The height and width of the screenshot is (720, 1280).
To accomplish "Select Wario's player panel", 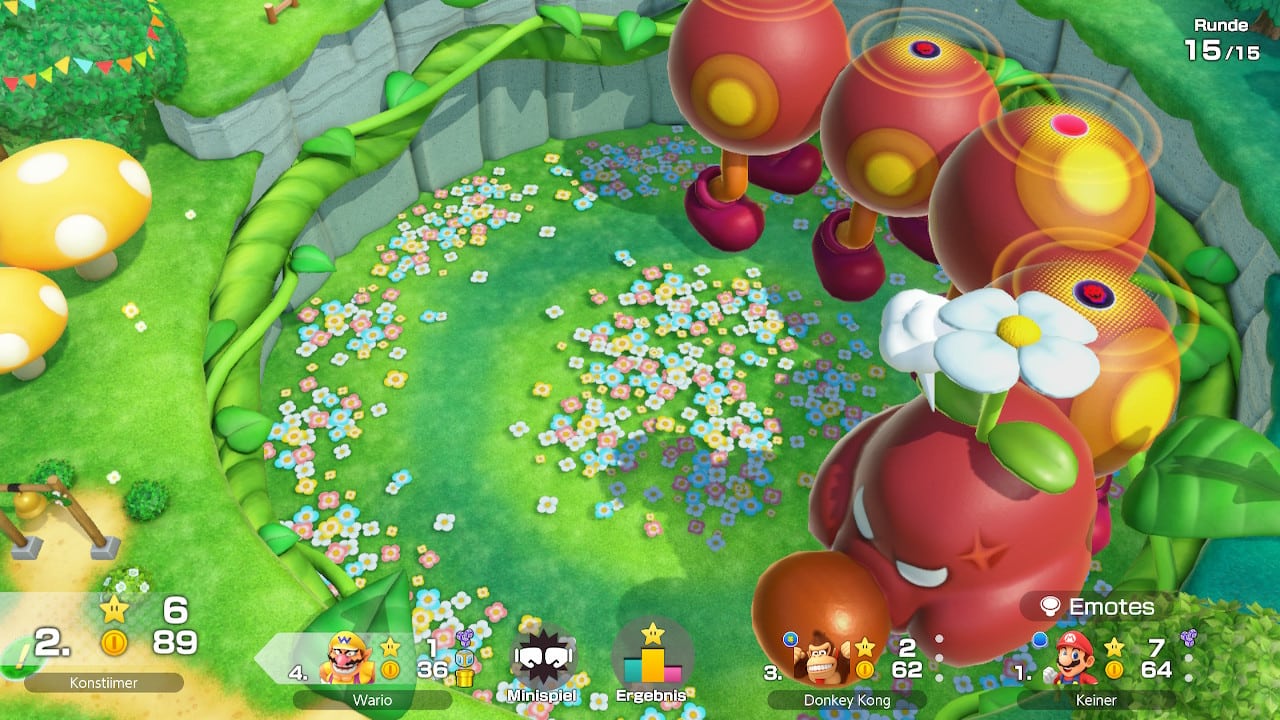I will click(x=372, y=664).
